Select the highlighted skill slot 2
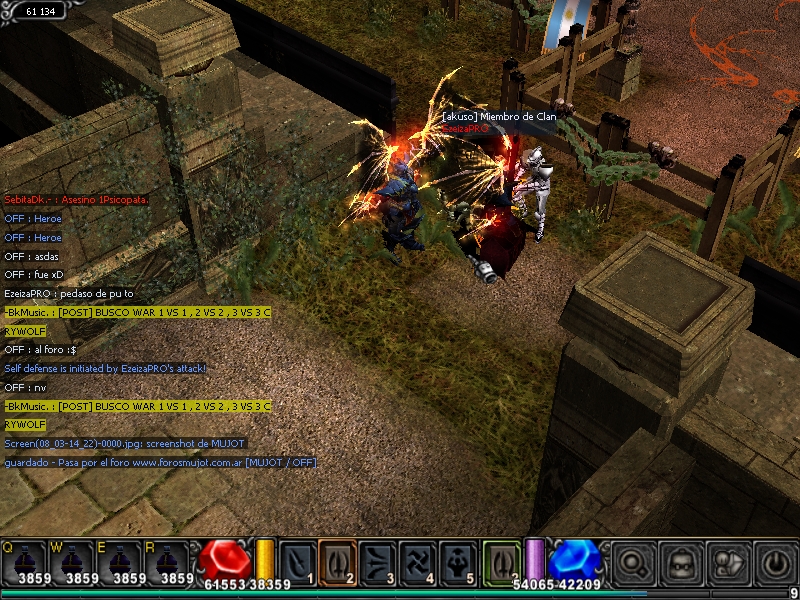The height and width of the screenshot is (600, 800). pyautogui.click(x=338, y=561)
